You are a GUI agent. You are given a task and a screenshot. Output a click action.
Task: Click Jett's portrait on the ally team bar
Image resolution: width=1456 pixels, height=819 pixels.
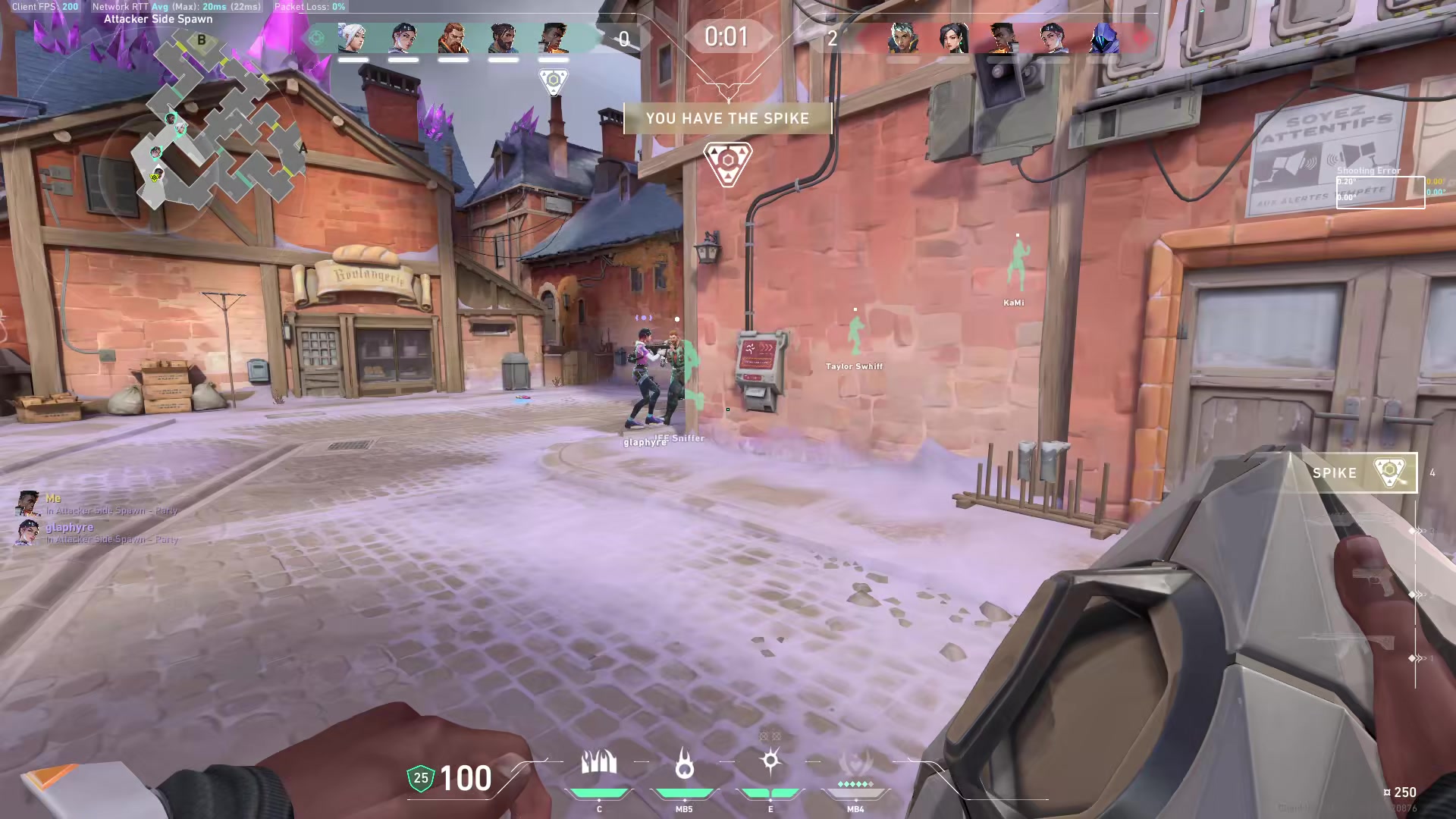pos(353,38)
